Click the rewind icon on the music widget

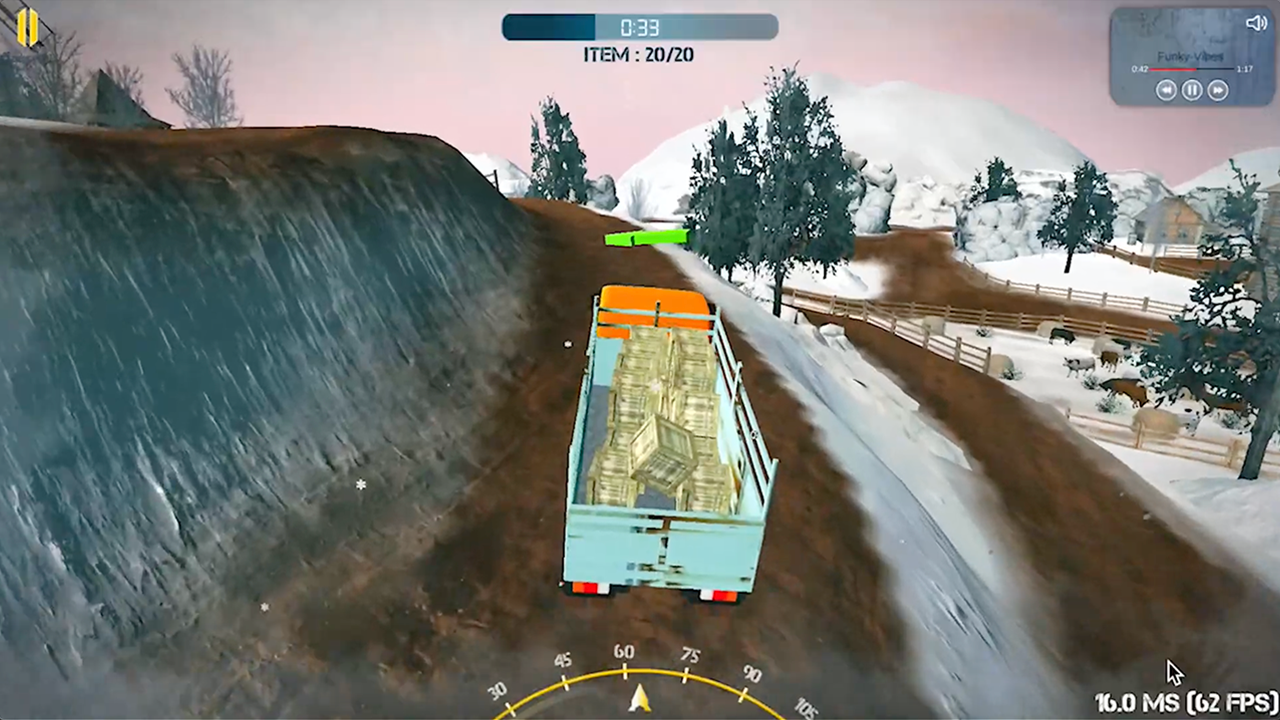pyautogui.click(x=1166, y=90)
